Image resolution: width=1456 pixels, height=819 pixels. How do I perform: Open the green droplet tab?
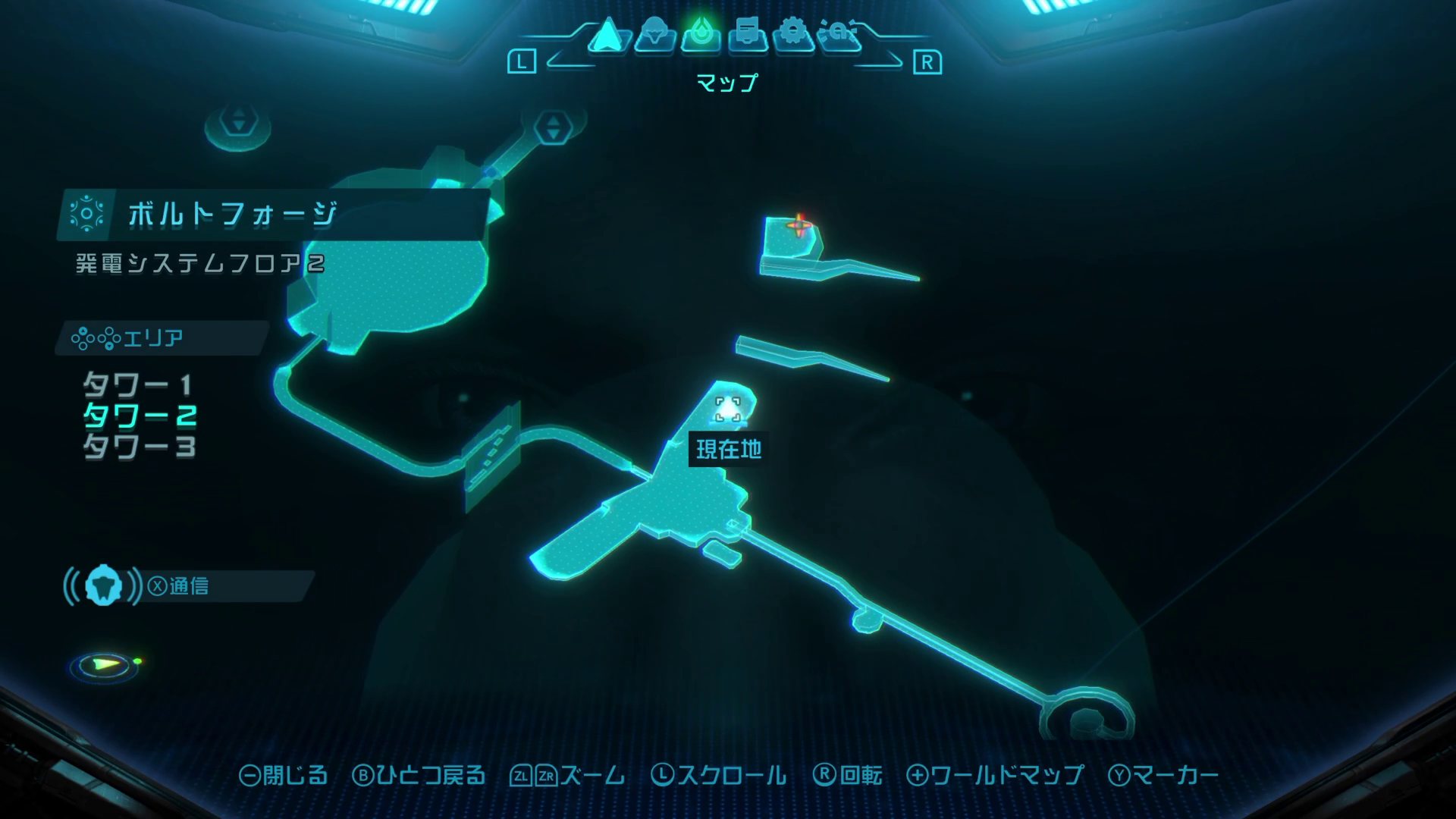click(x=700, y=36)
